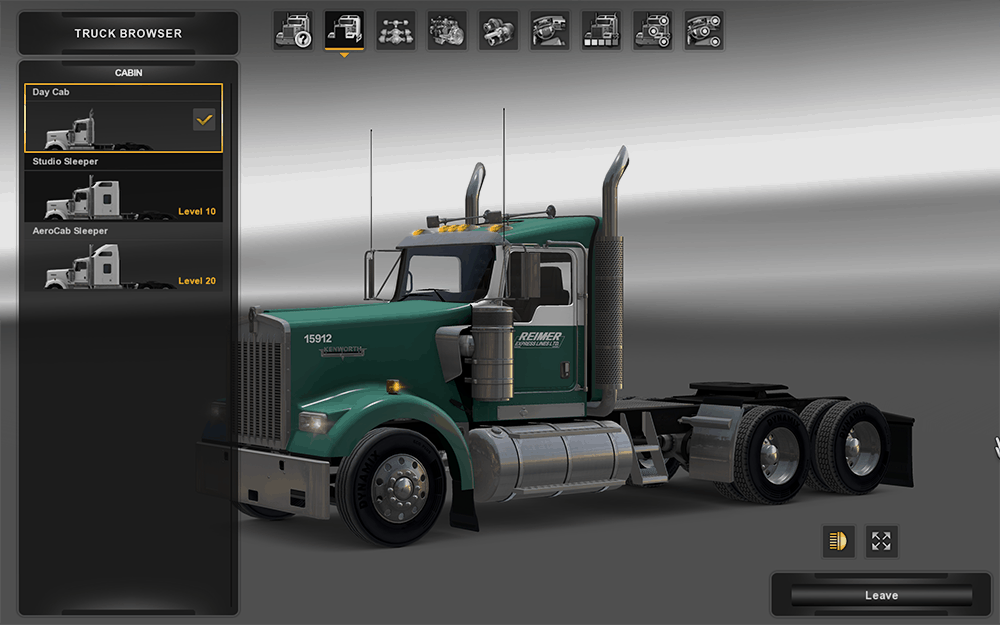The width and height of the screenshot is (1000, 625).
Task: Open the chassis category tab
Action: [x=396, y=31]
